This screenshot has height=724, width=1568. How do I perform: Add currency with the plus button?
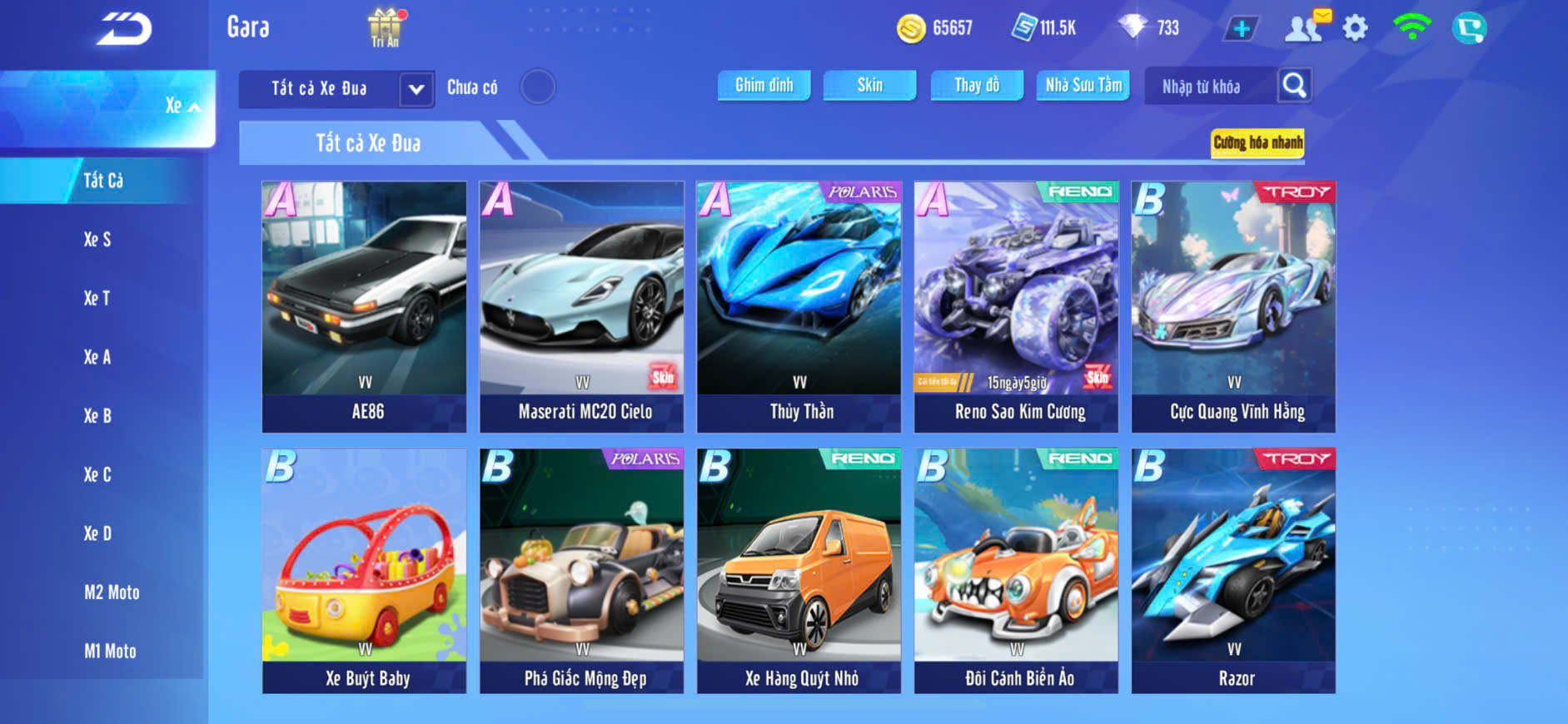click(1241, 29)
